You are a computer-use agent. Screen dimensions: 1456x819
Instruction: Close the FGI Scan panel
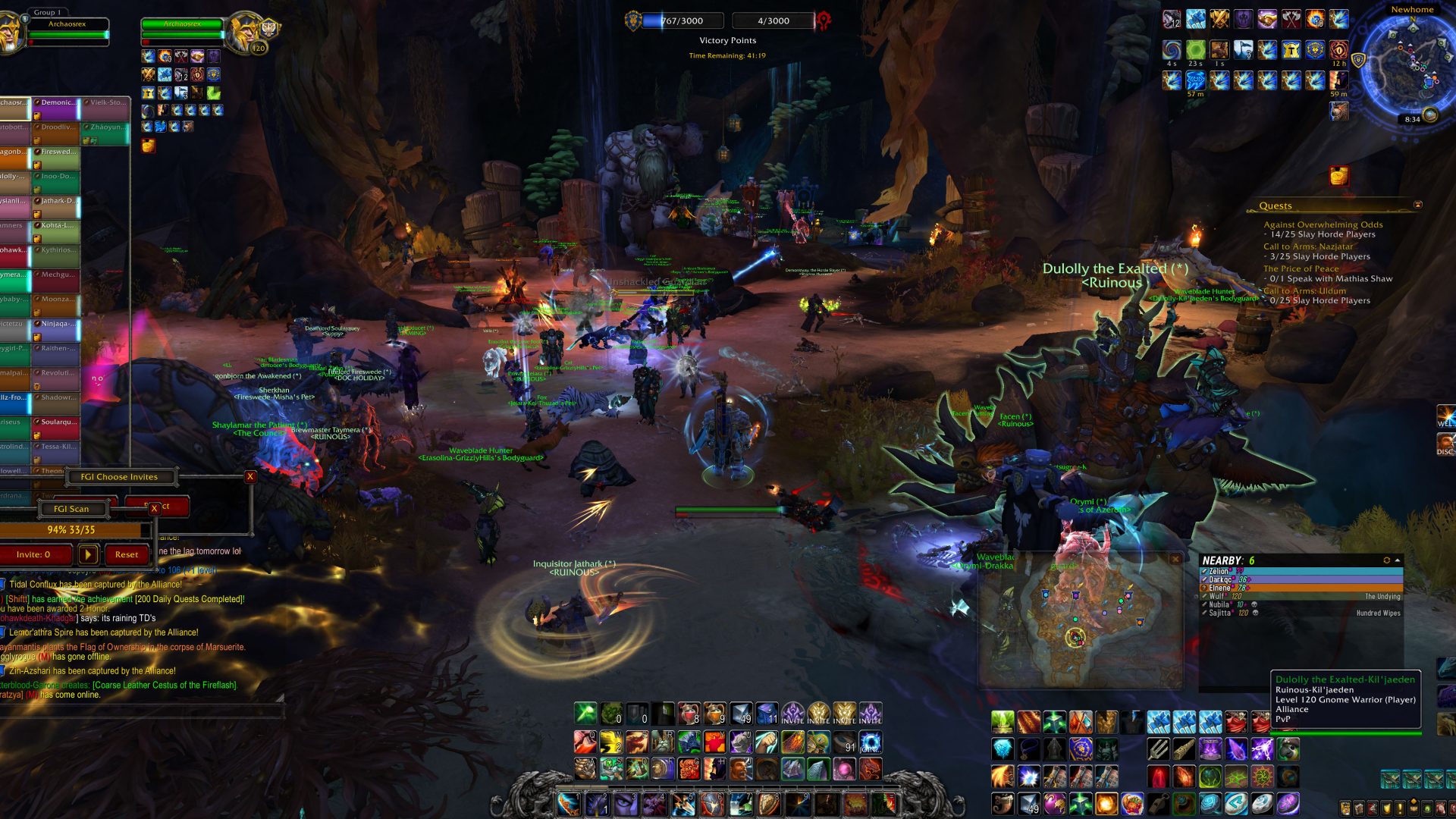coord(155,508)
